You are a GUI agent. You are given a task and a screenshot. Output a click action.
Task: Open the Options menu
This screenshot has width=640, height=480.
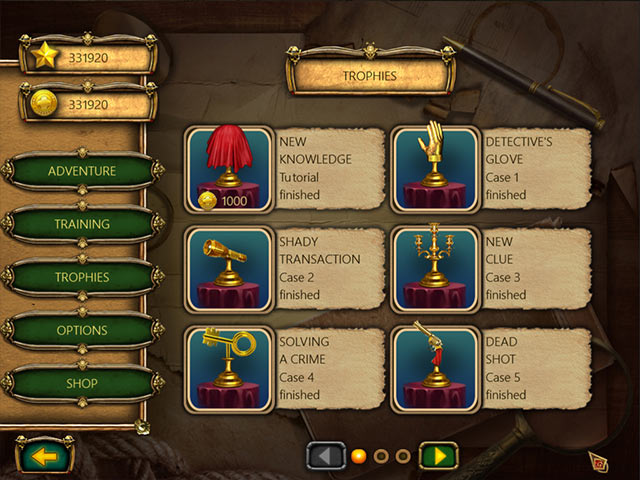coord(82,330)
